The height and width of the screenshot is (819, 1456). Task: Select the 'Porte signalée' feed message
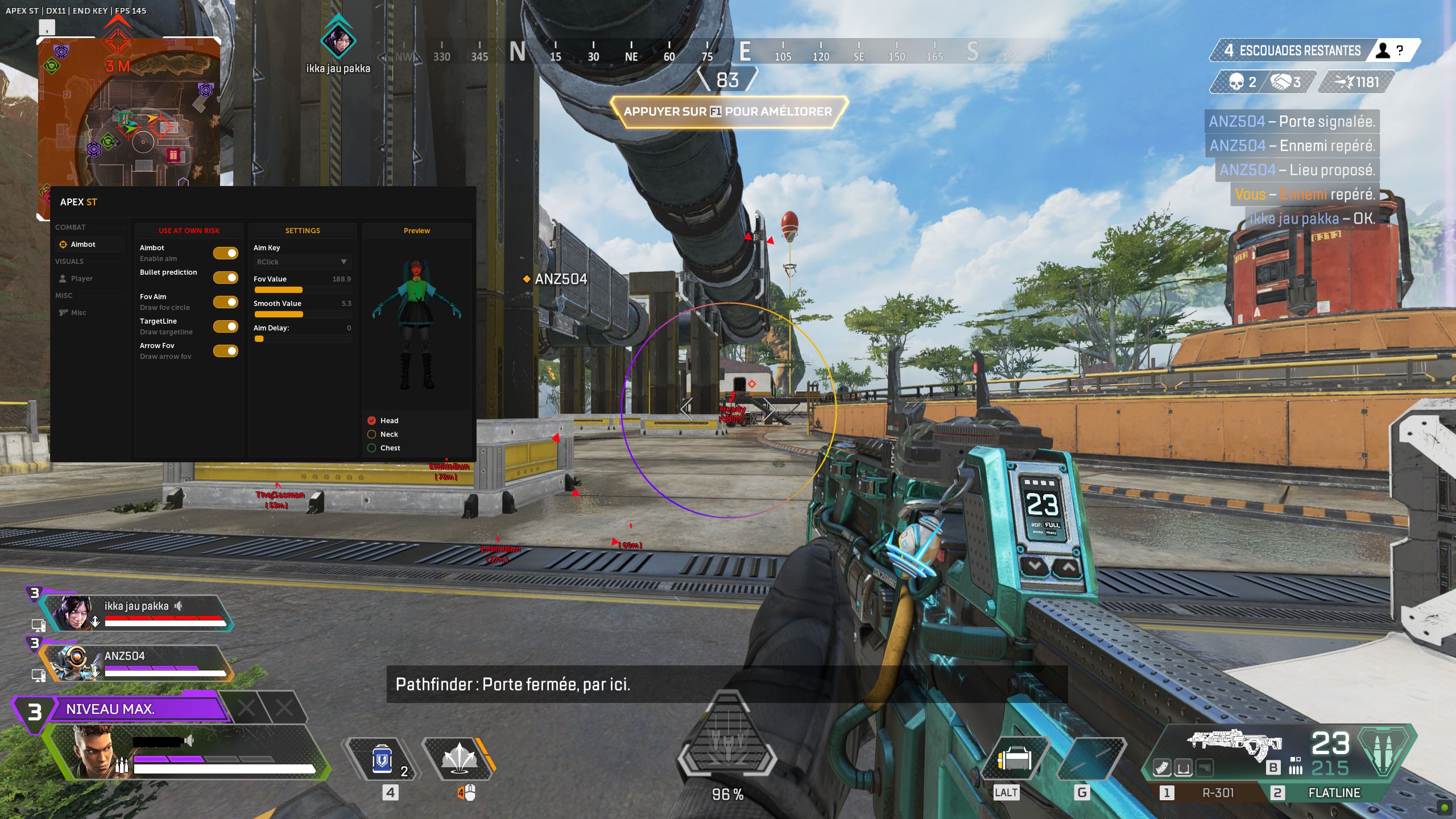[1291, 122]
